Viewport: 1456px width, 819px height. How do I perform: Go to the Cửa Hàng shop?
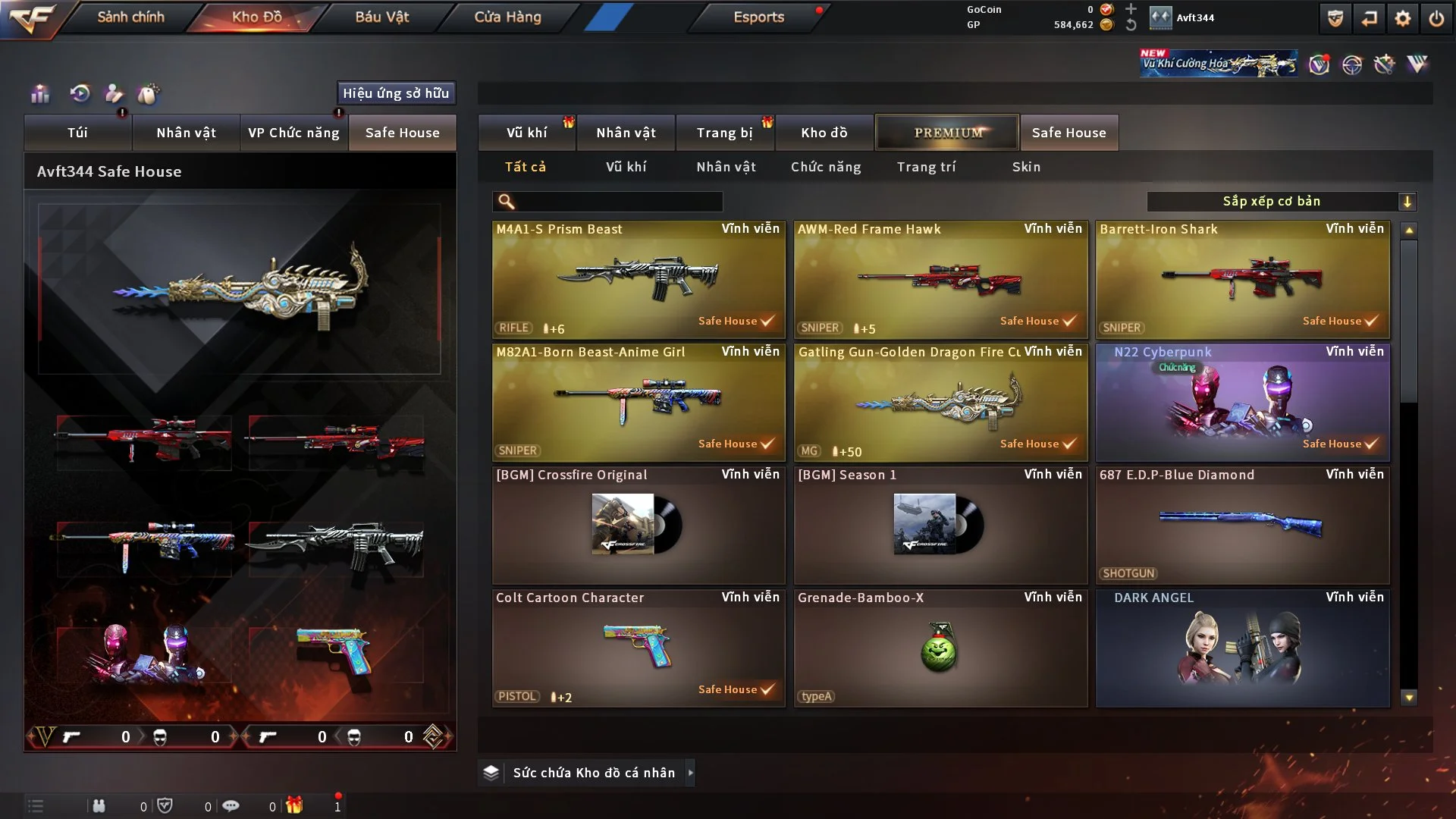point(507,17)
